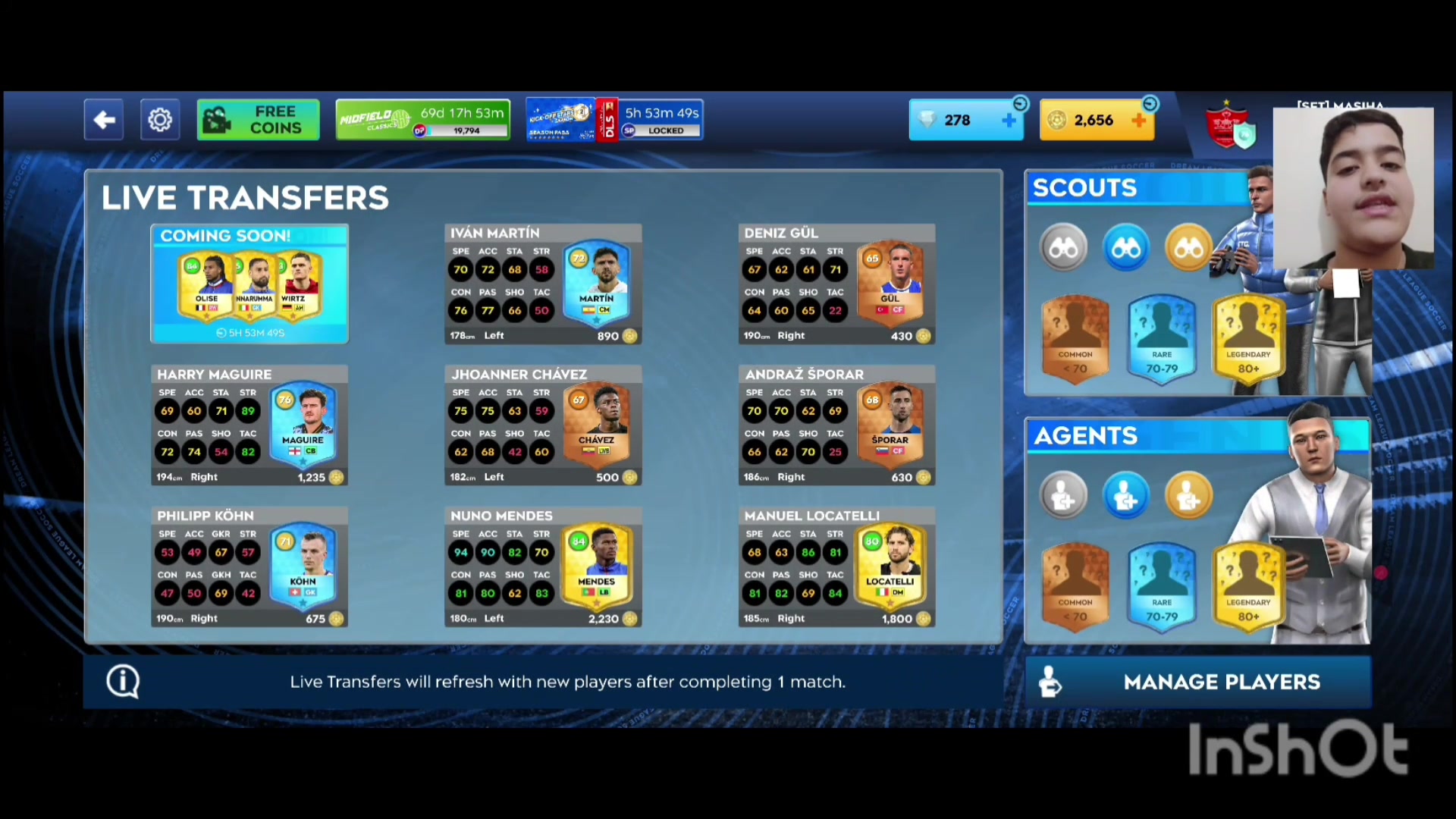Viewport: 1456px width, 819px height.
Task: Go back with the arrow button
Action: (104, 120)
